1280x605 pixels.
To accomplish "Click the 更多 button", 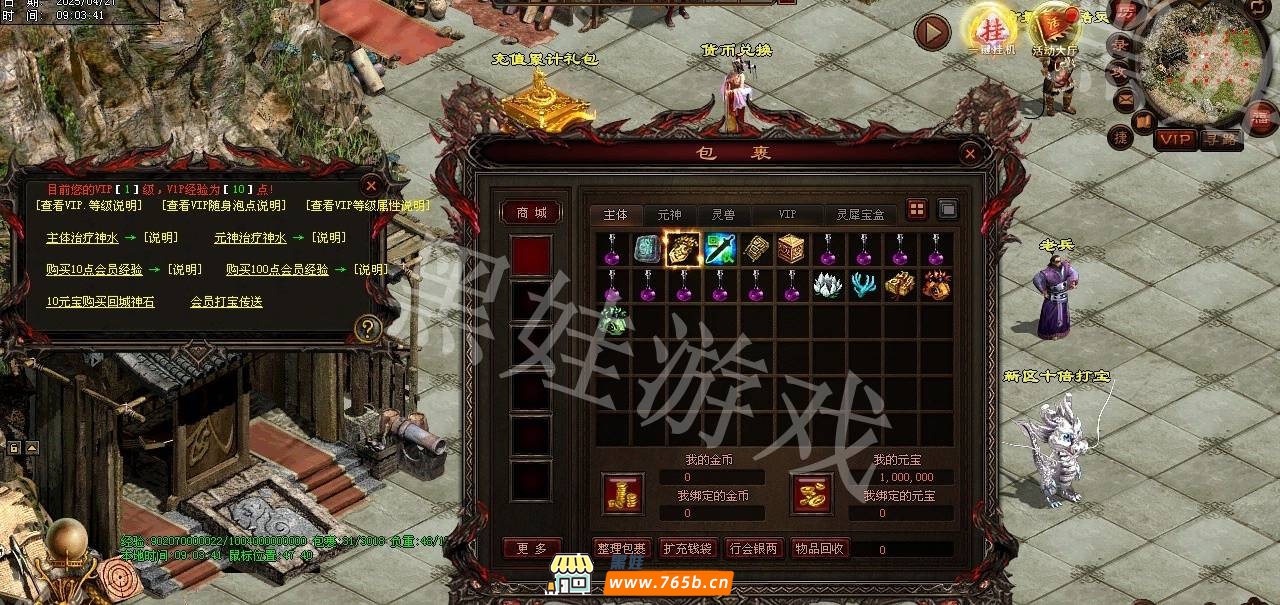I will point(531,548).
